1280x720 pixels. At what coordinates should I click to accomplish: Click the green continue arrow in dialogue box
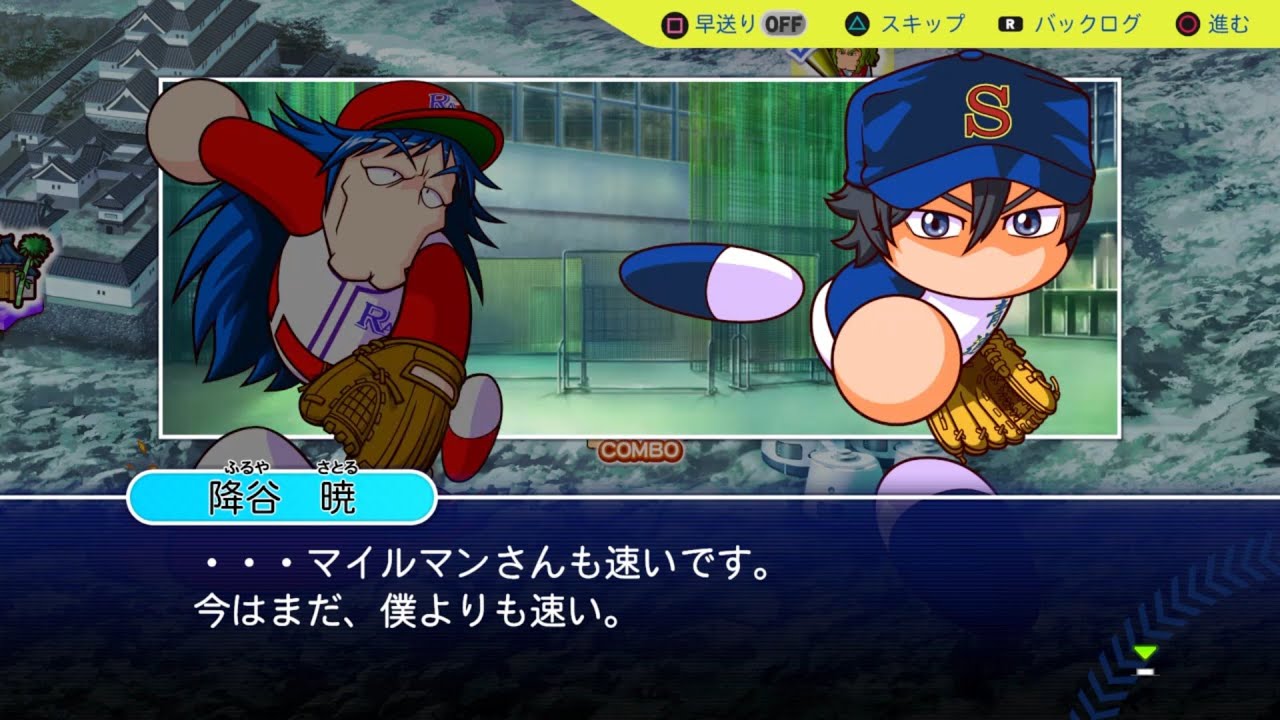[x=1146, y=654]
